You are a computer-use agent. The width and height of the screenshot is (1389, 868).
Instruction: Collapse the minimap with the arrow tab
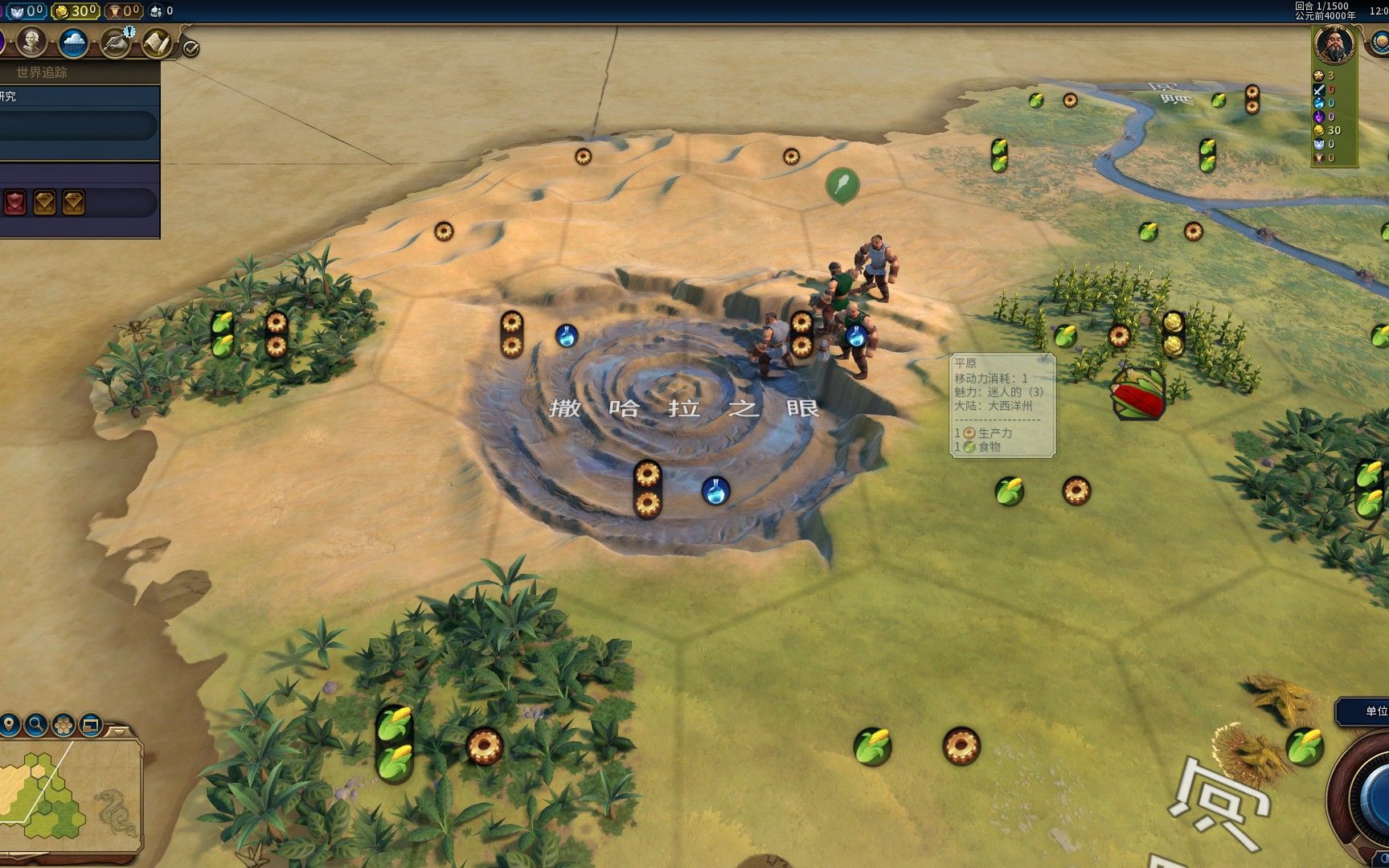[117, 731]
